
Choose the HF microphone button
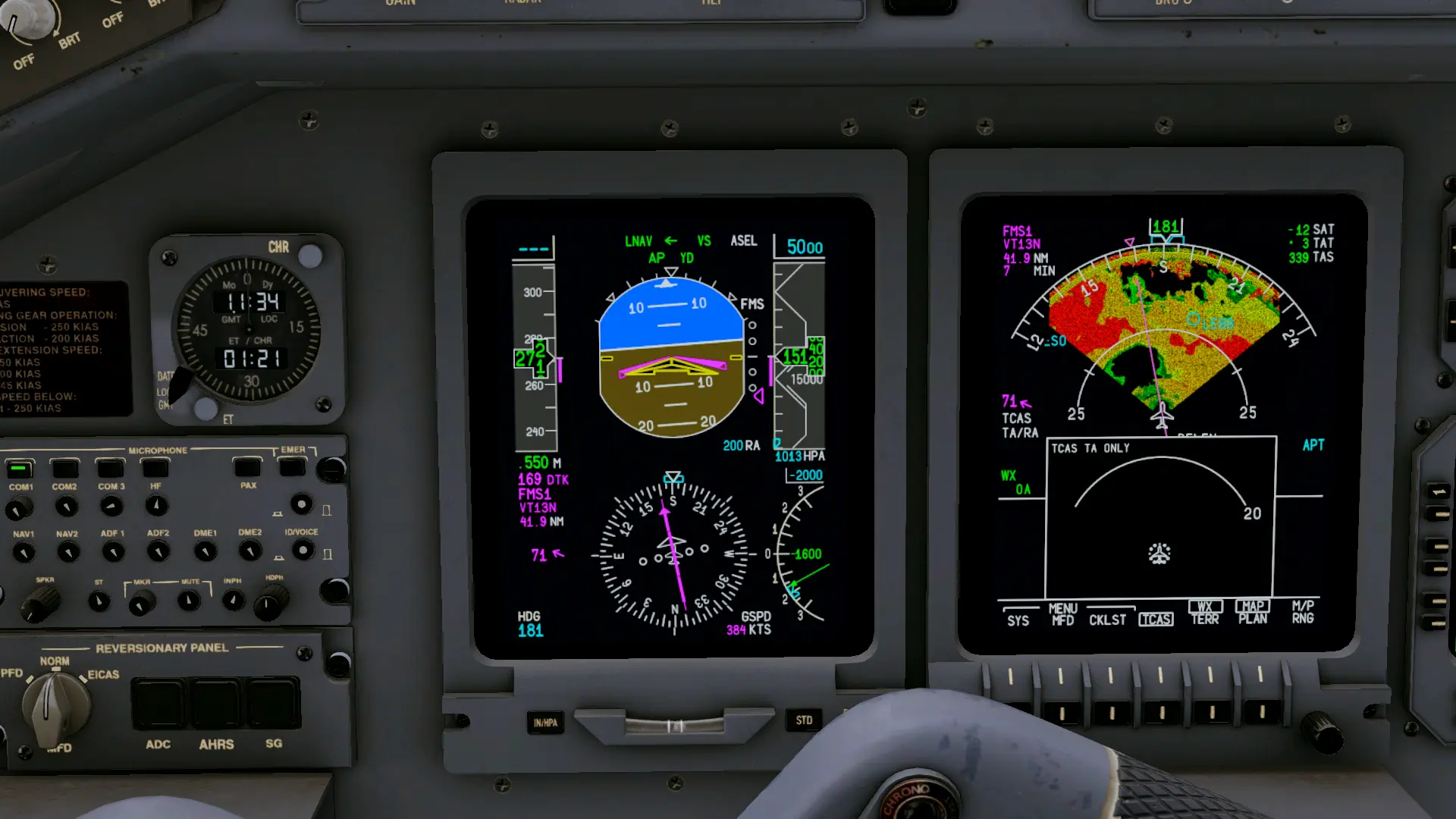tap(155, 469)
